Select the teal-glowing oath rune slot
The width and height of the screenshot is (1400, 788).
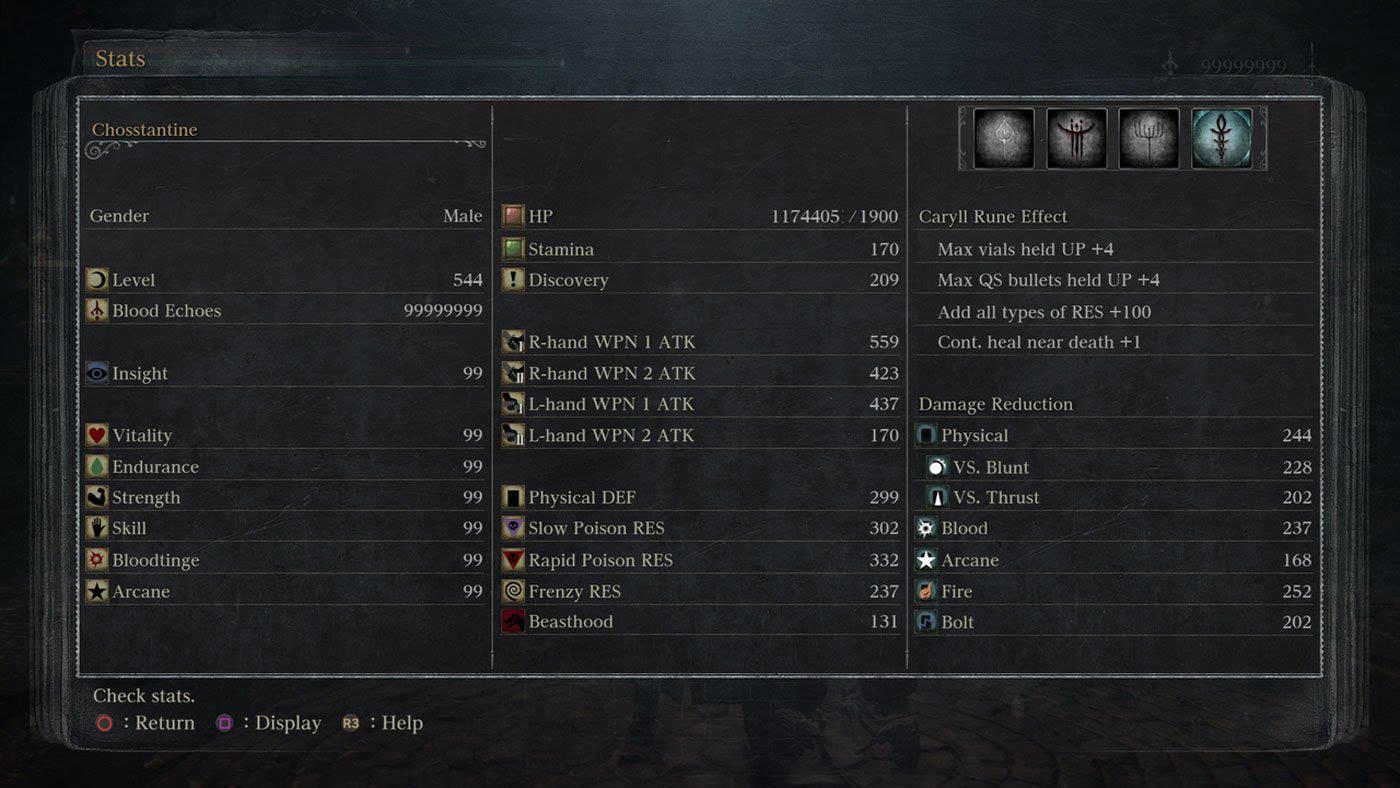[x=1222, y=138]
